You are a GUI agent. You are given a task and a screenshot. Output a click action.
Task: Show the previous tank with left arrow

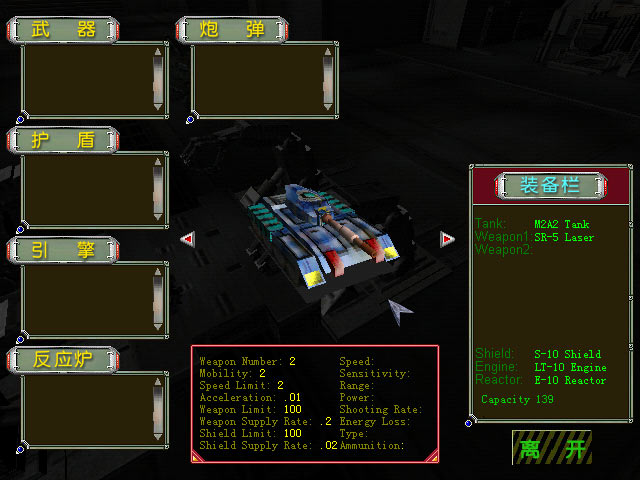tap(186, 239)
